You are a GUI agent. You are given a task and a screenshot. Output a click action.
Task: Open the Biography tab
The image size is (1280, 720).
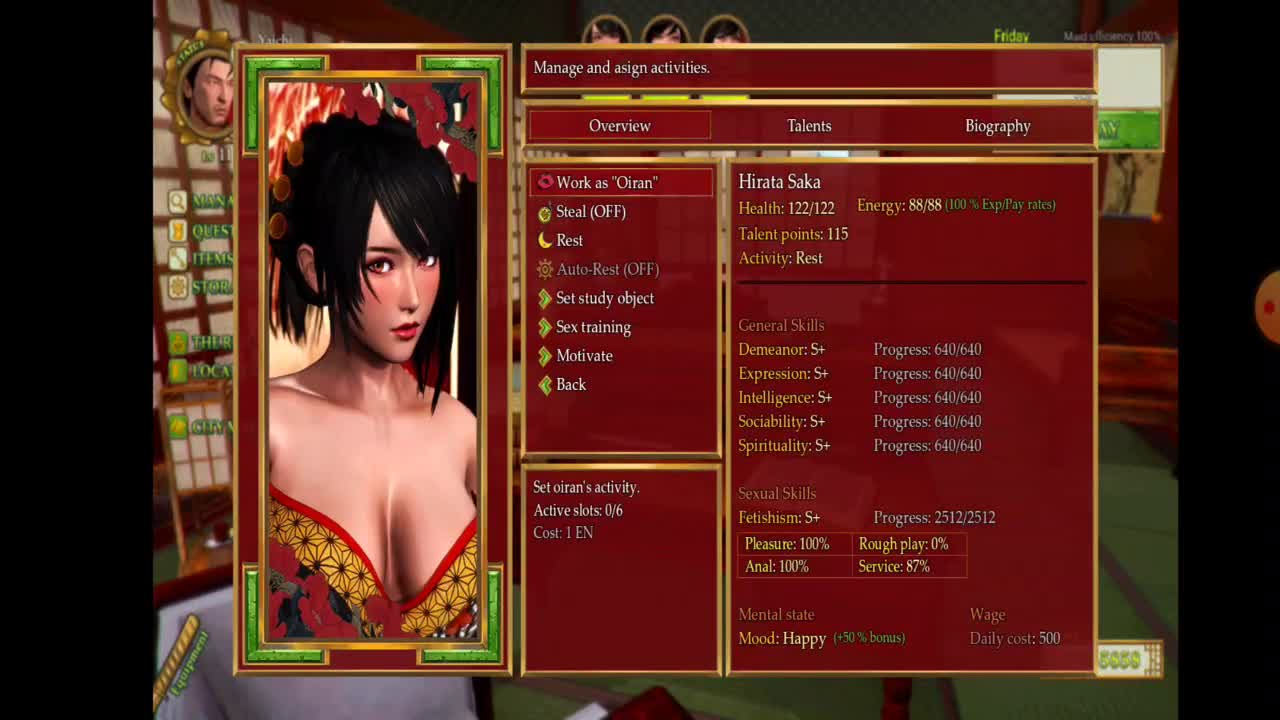tap(997, 126)
